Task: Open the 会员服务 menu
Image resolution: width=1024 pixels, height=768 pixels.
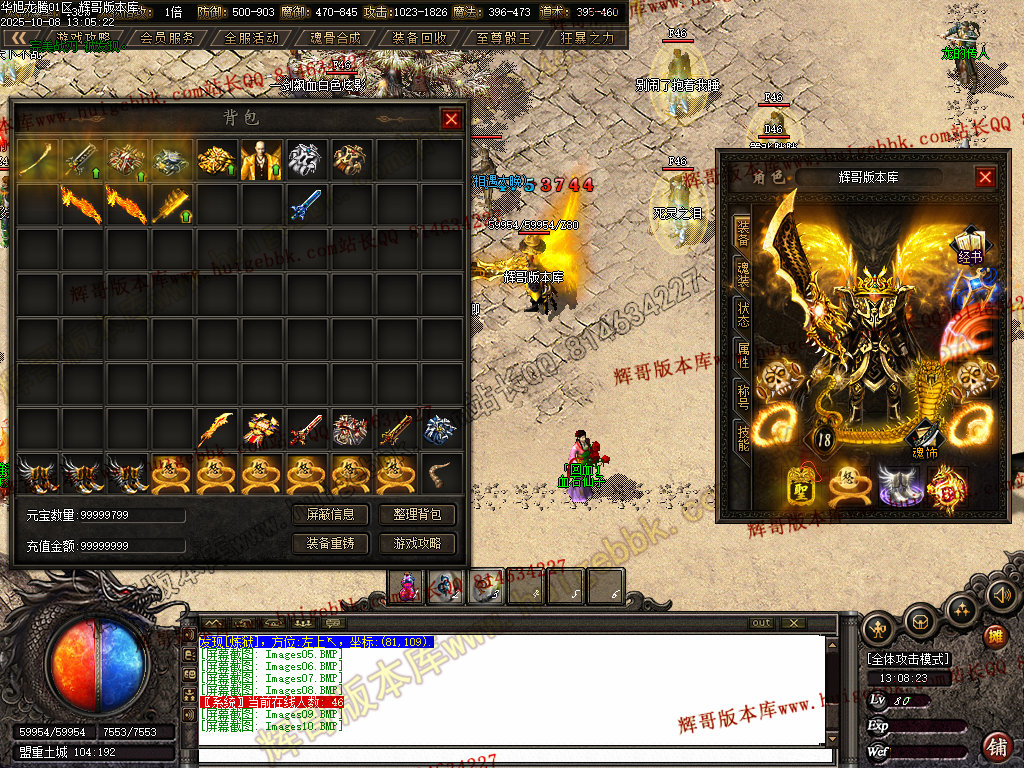Action: coord(168,38)
